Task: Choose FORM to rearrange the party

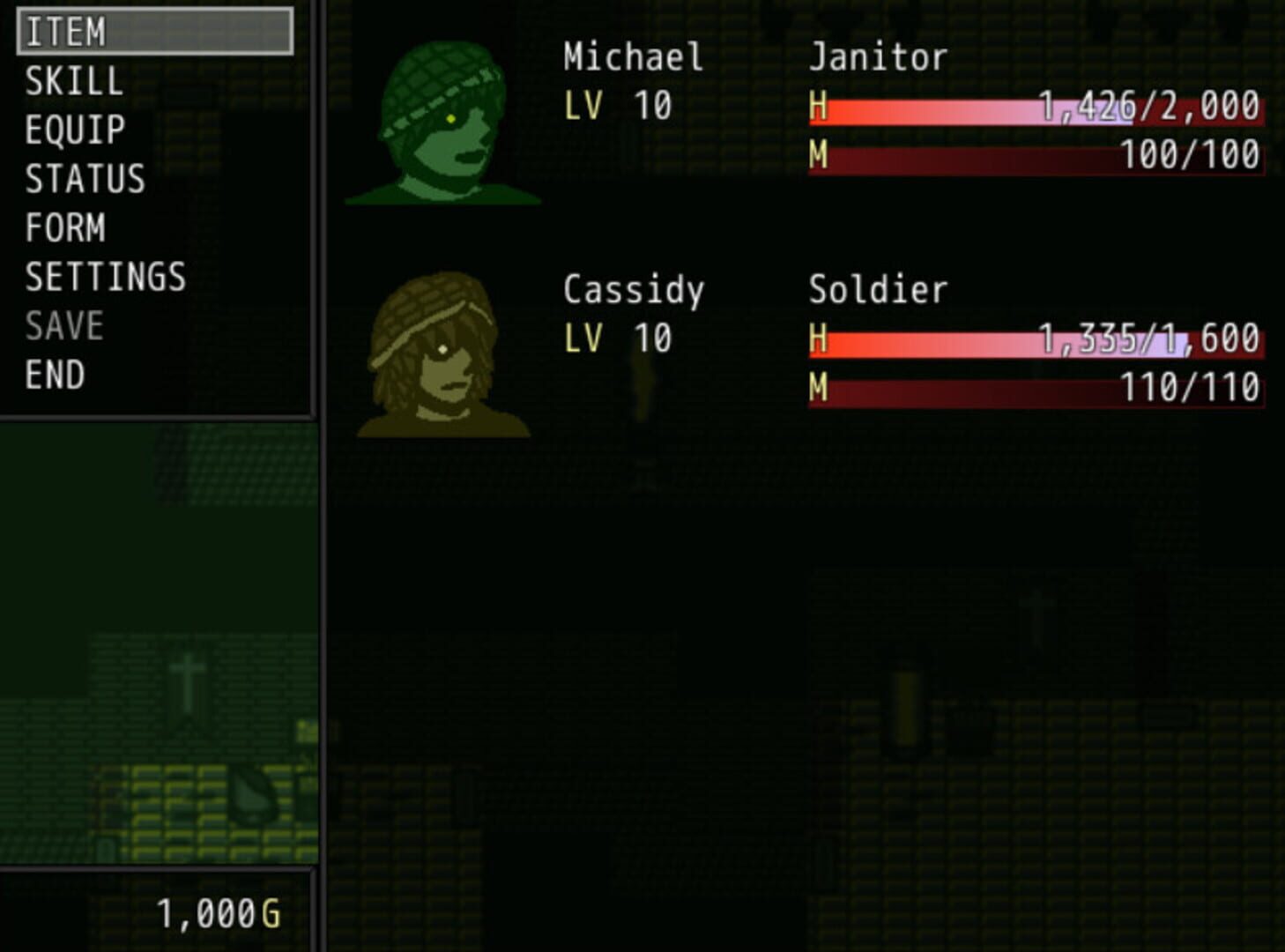Action: click(63, 227)
